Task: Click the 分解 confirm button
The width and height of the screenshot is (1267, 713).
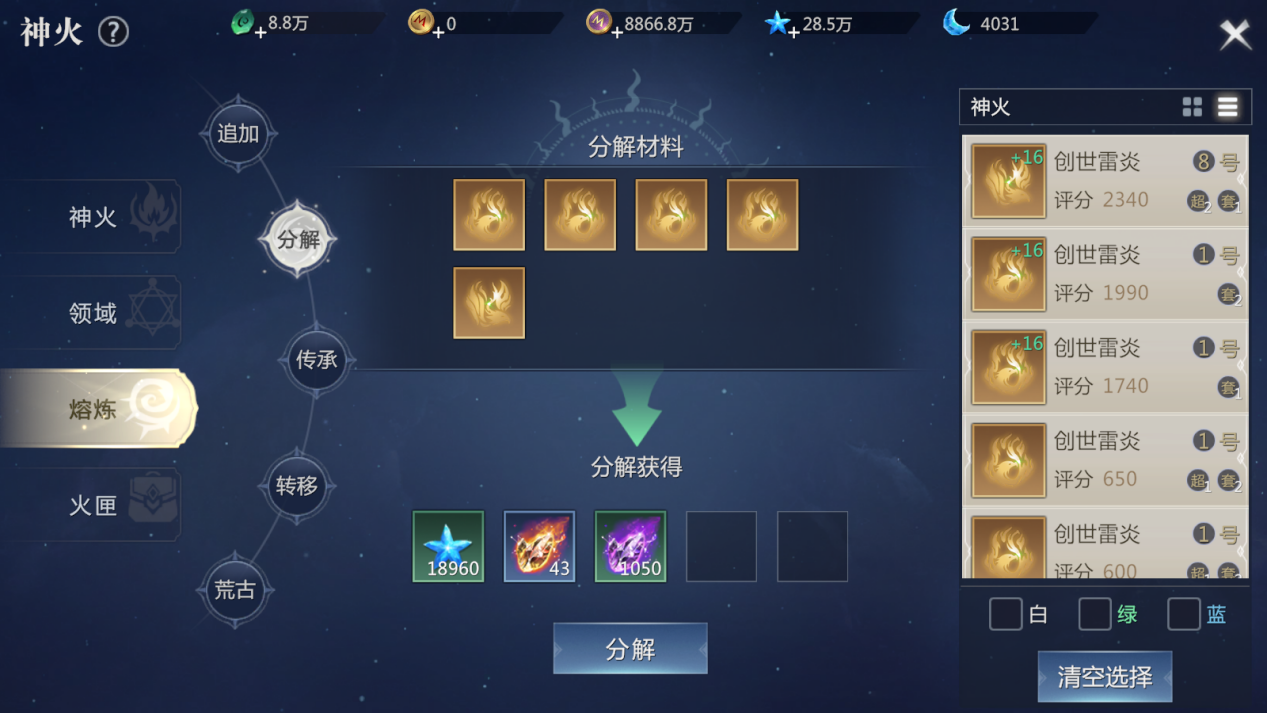Action: pyautogui.click(x=630, y=649)
